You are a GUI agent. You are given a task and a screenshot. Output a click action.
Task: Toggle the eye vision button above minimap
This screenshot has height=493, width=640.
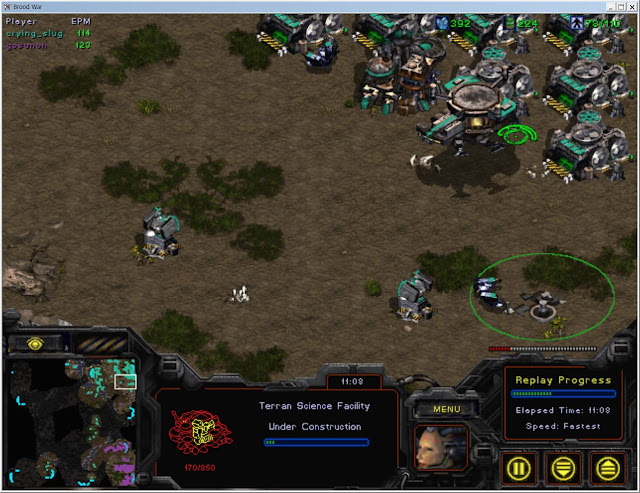point(35,343)
